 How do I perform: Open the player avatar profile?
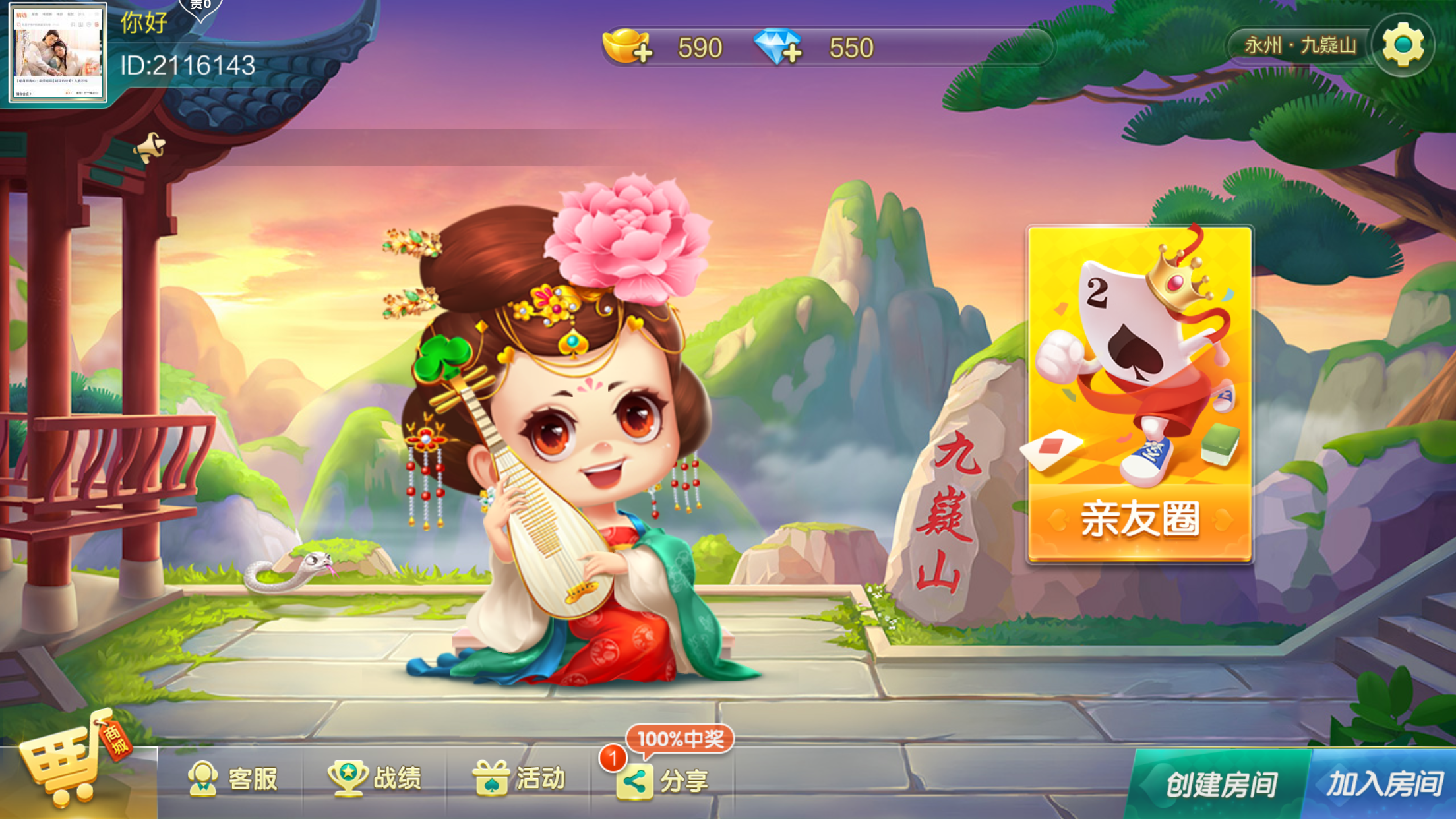pyautogui.click(x=57, y=53)
